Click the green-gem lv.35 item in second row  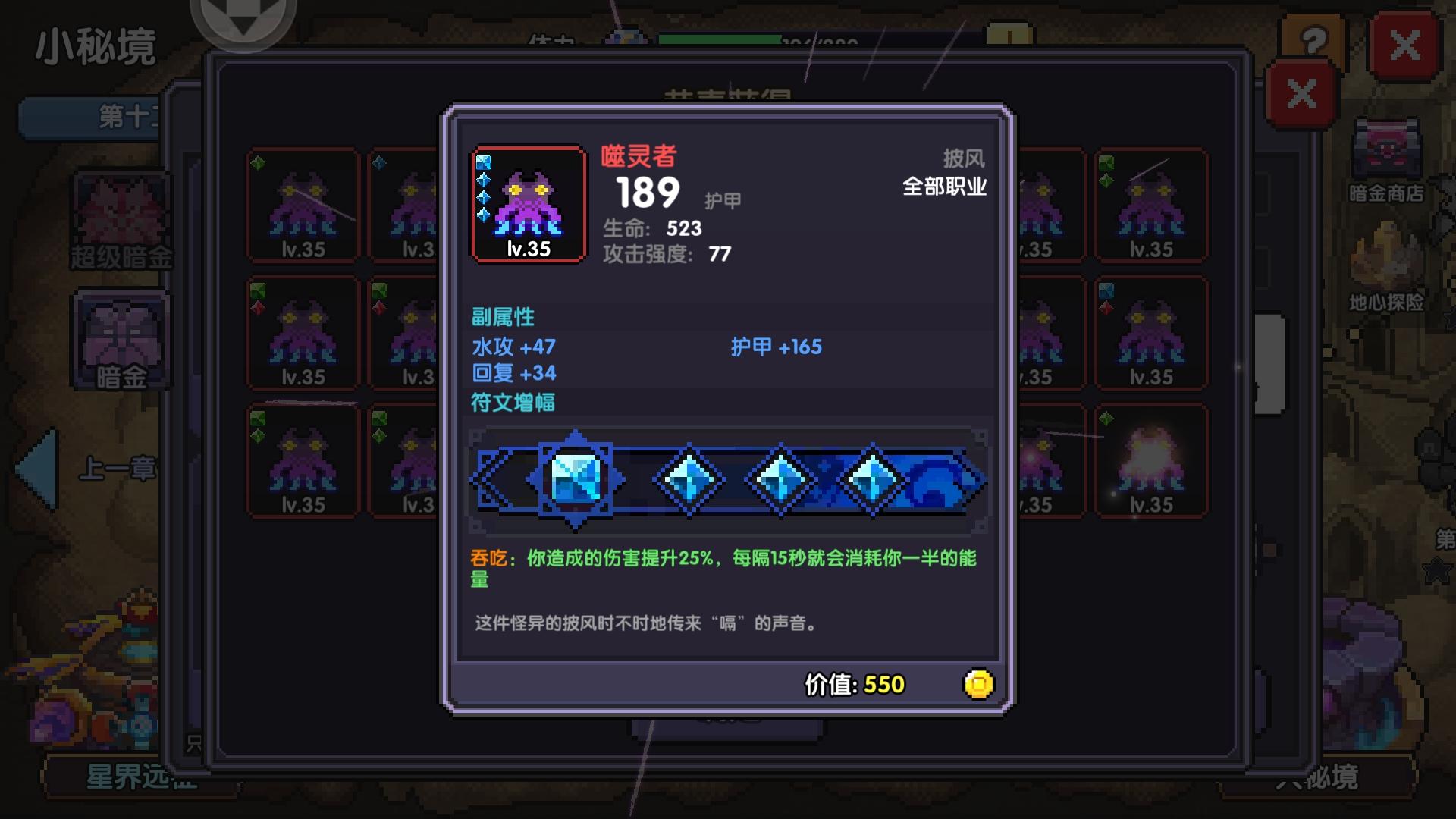click(x=303, y=334)
